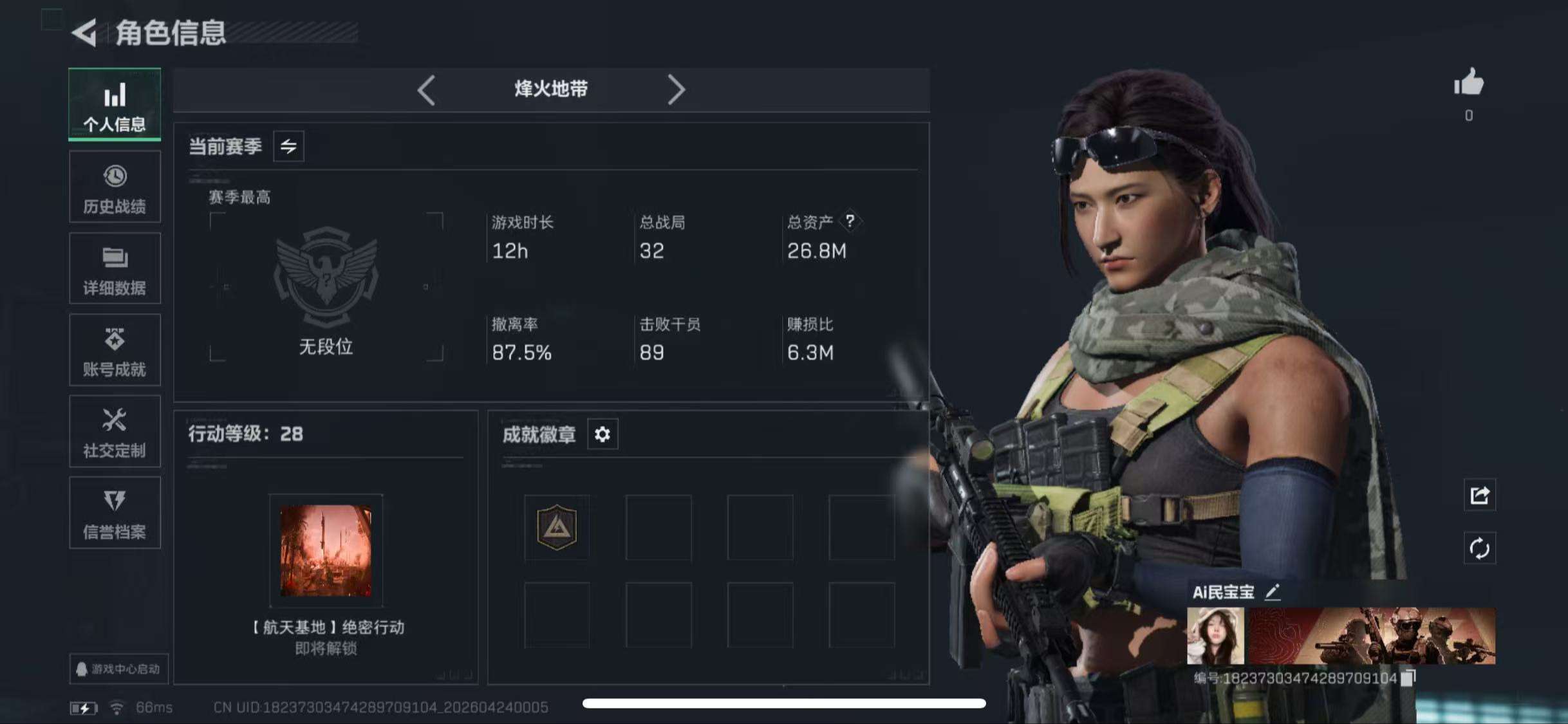Select the 历史战绩 sidebar icon
The image size is (1568, 724).
coord(115,187)
